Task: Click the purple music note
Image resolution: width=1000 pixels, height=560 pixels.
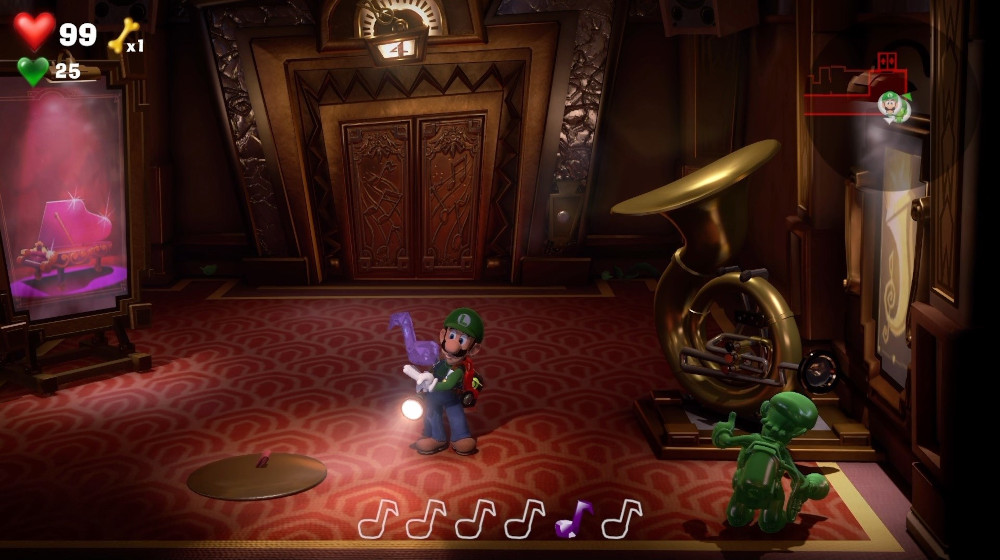Action: (x=573, y=519)
